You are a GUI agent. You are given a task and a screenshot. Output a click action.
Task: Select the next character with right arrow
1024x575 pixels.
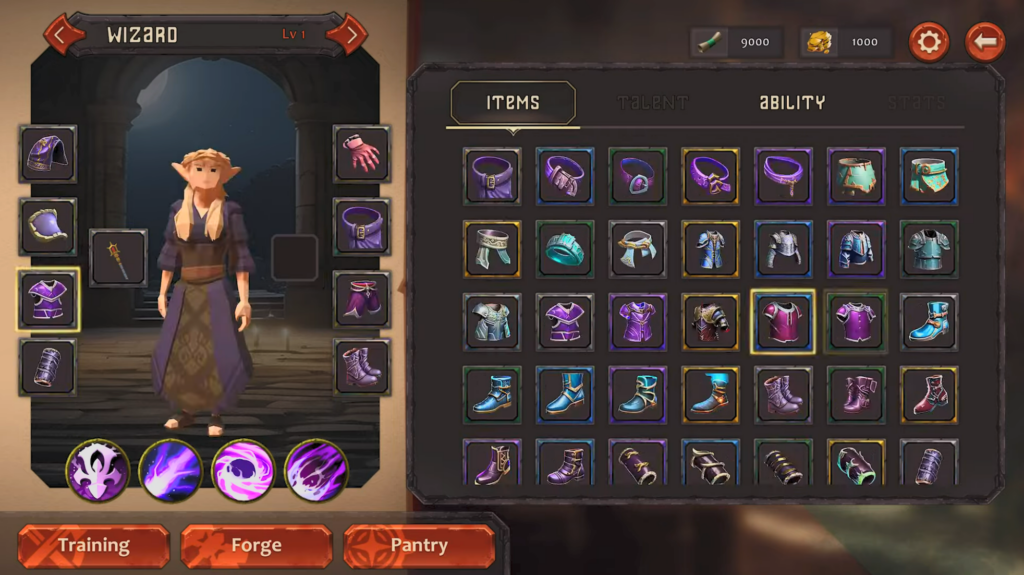coord(347,35)
